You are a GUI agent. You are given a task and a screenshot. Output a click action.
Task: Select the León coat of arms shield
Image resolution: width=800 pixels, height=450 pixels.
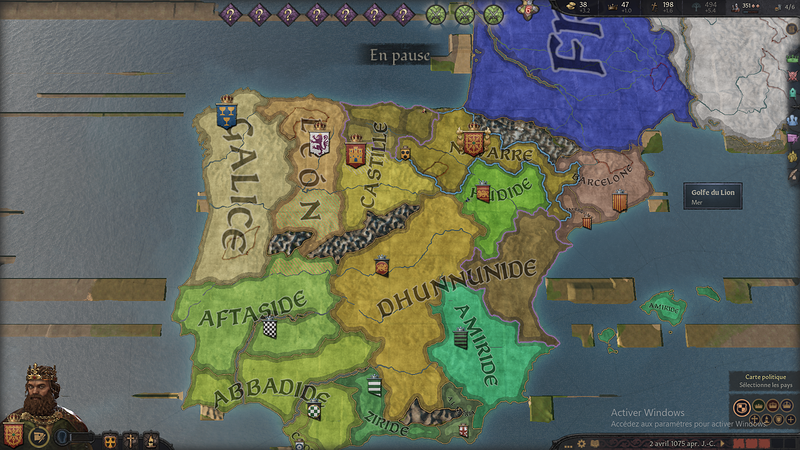coord(319,144)
